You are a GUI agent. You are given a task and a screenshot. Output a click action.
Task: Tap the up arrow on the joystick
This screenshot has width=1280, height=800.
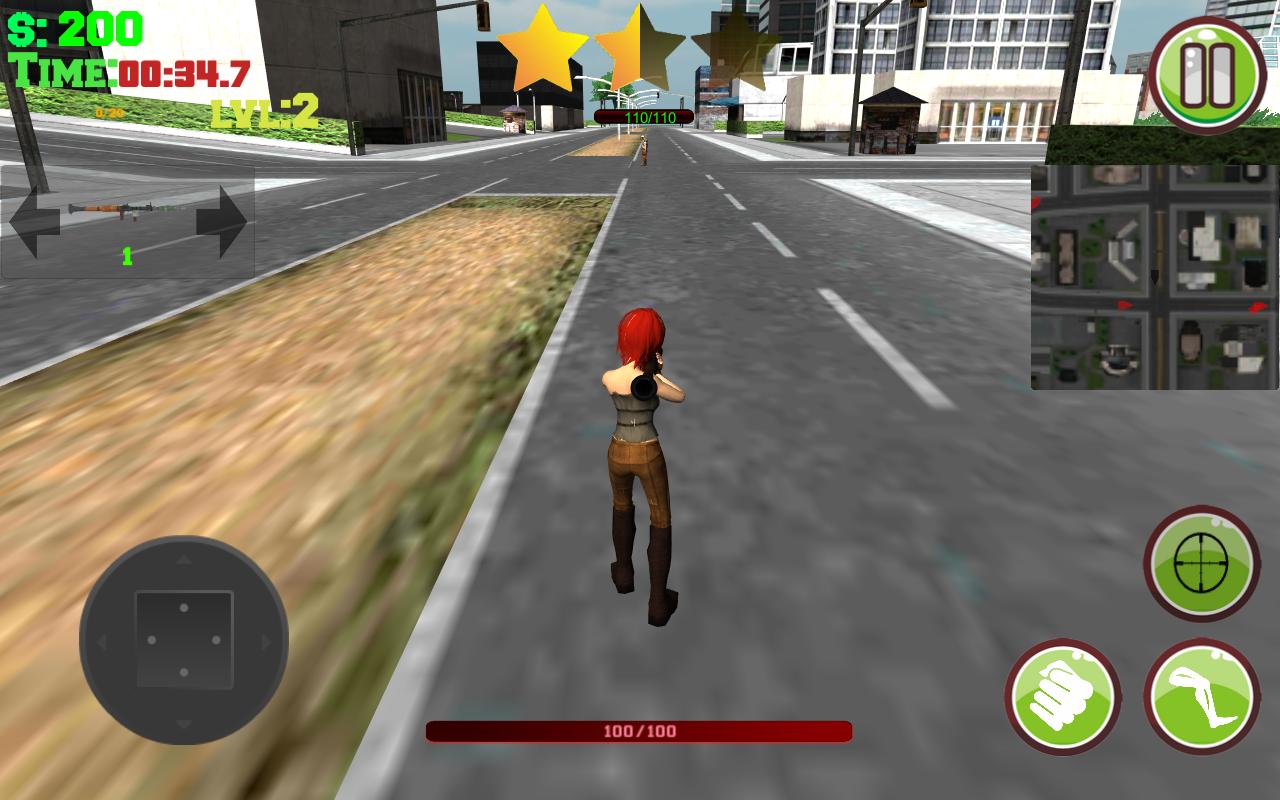(x=182, y=560)
